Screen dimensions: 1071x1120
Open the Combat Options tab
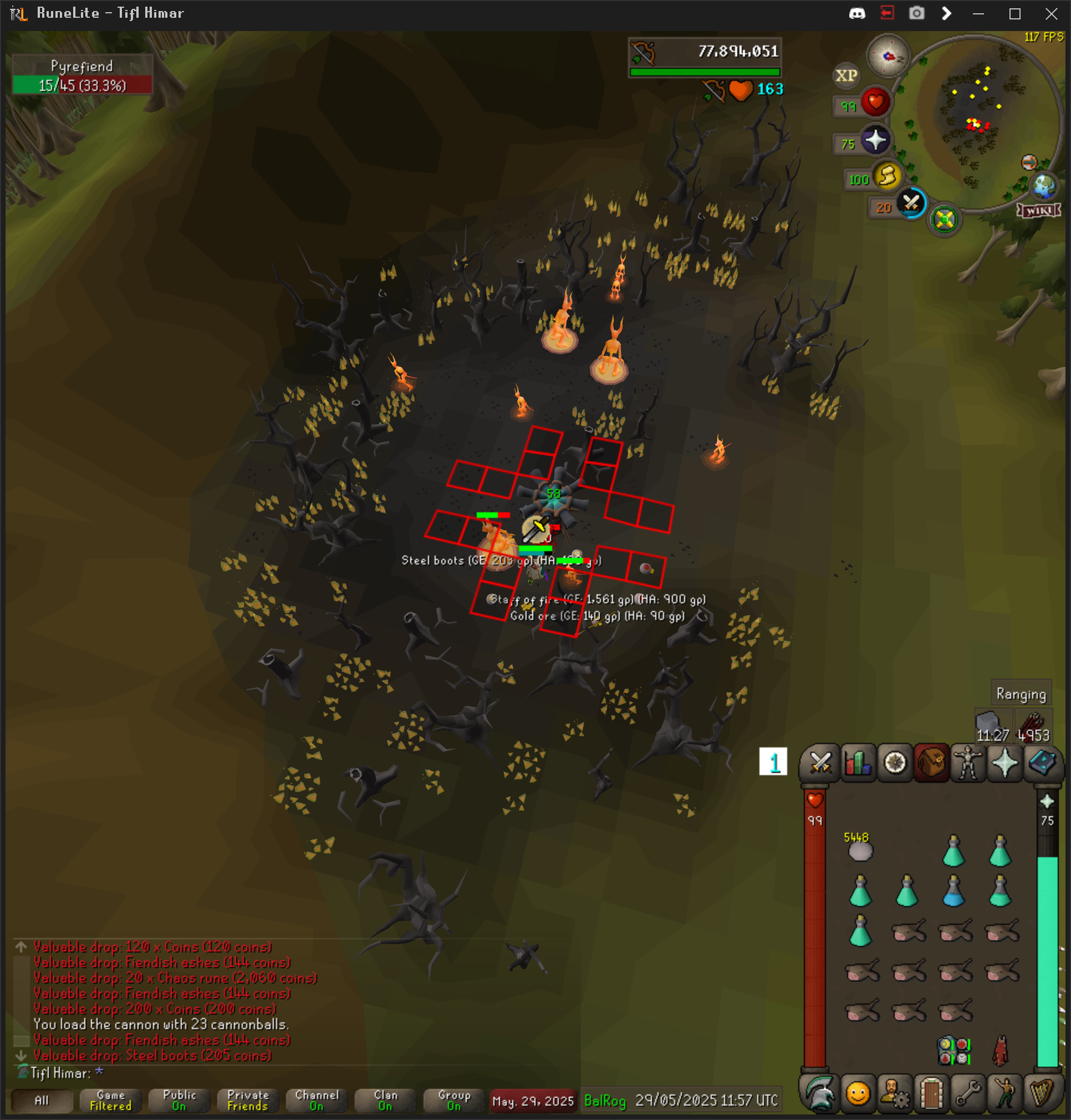click(x=820, y=762)
